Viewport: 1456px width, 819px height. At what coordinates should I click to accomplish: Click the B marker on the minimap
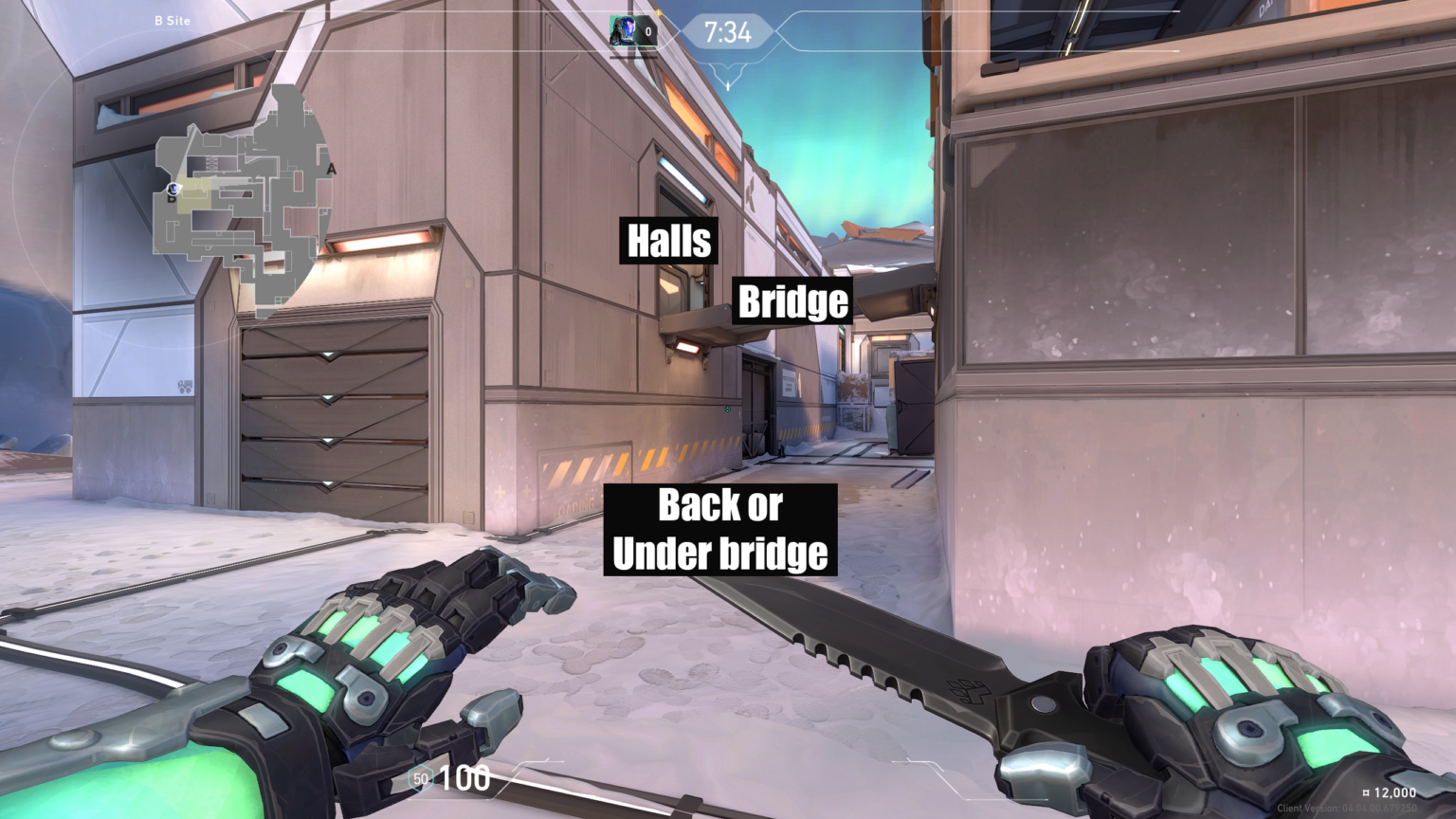tap(172, 199)
